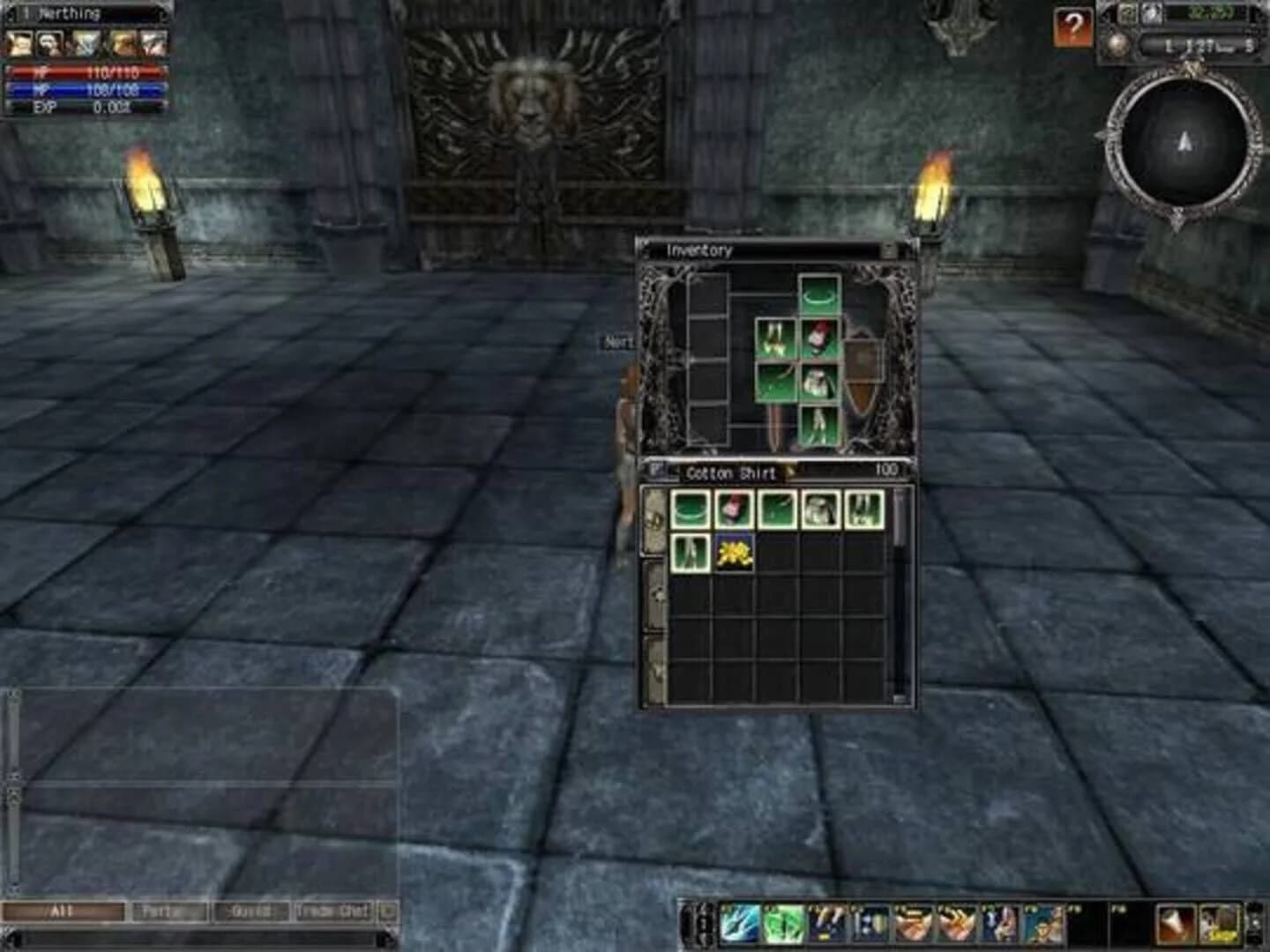Select the All chat channel

click(62, 911)
